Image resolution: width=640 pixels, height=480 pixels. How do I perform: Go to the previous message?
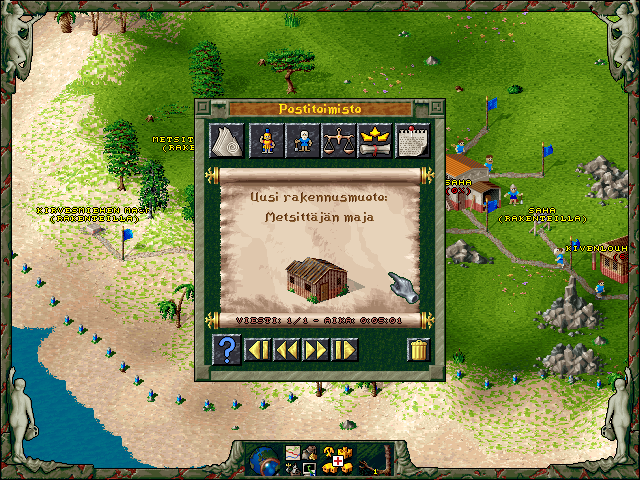point(287,350)
